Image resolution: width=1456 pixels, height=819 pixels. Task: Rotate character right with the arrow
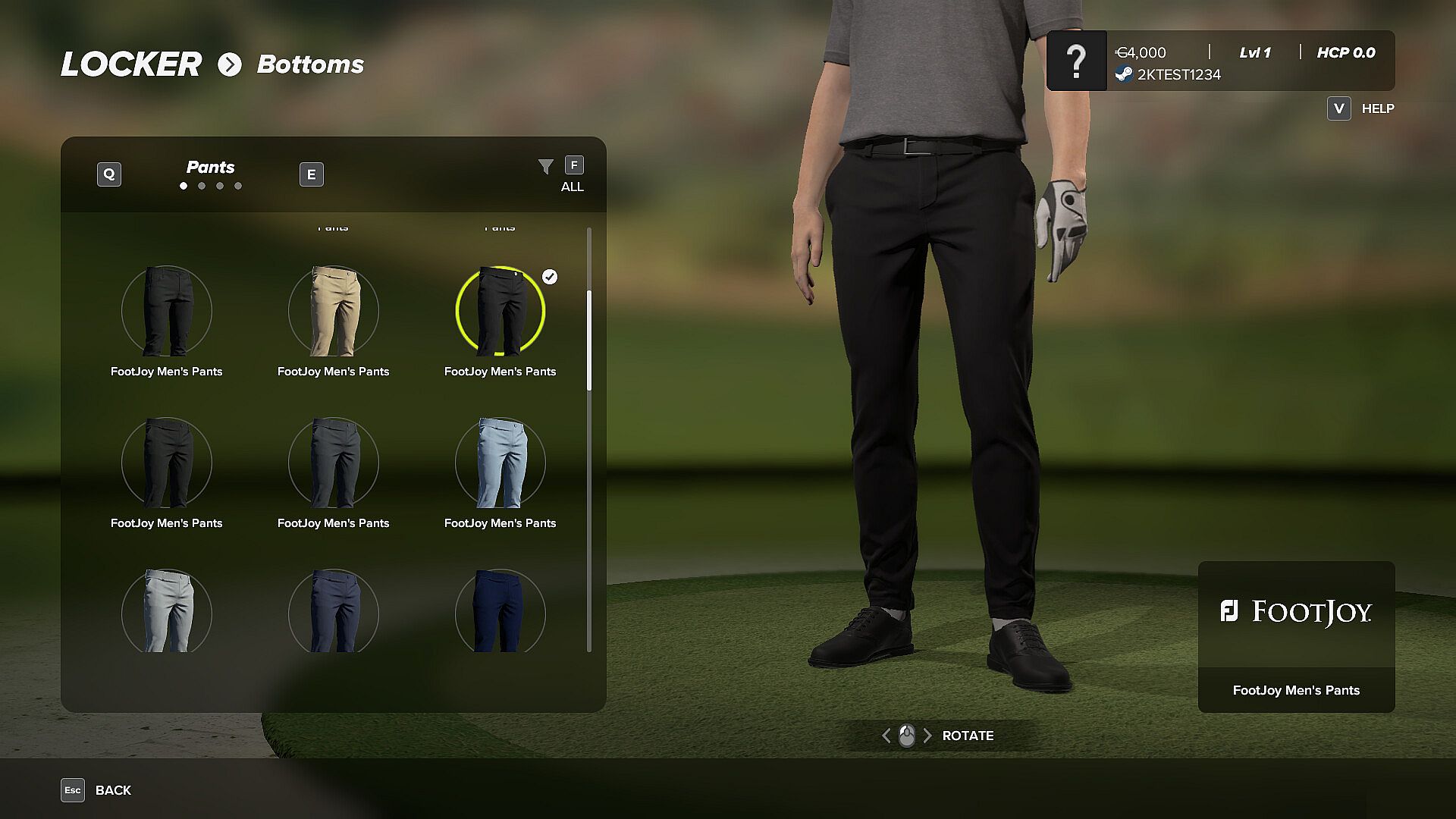click(927, 736)
